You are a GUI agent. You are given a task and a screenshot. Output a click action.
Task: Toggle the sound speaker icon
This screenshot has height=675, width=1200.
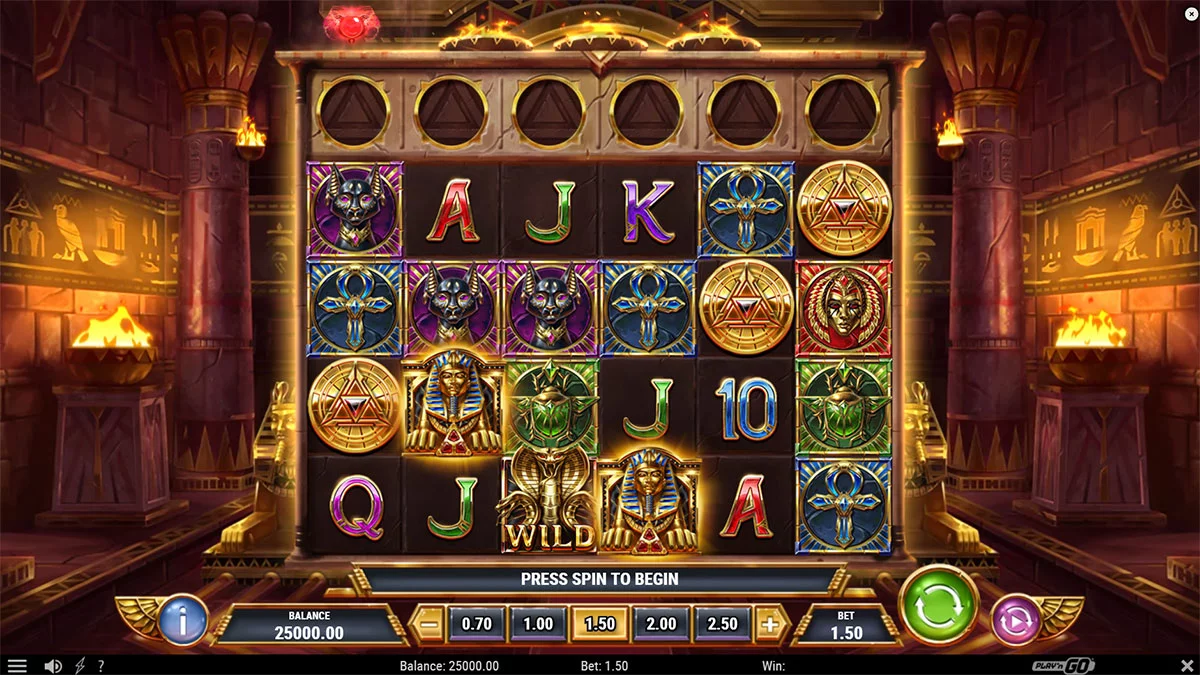point(53,666)
